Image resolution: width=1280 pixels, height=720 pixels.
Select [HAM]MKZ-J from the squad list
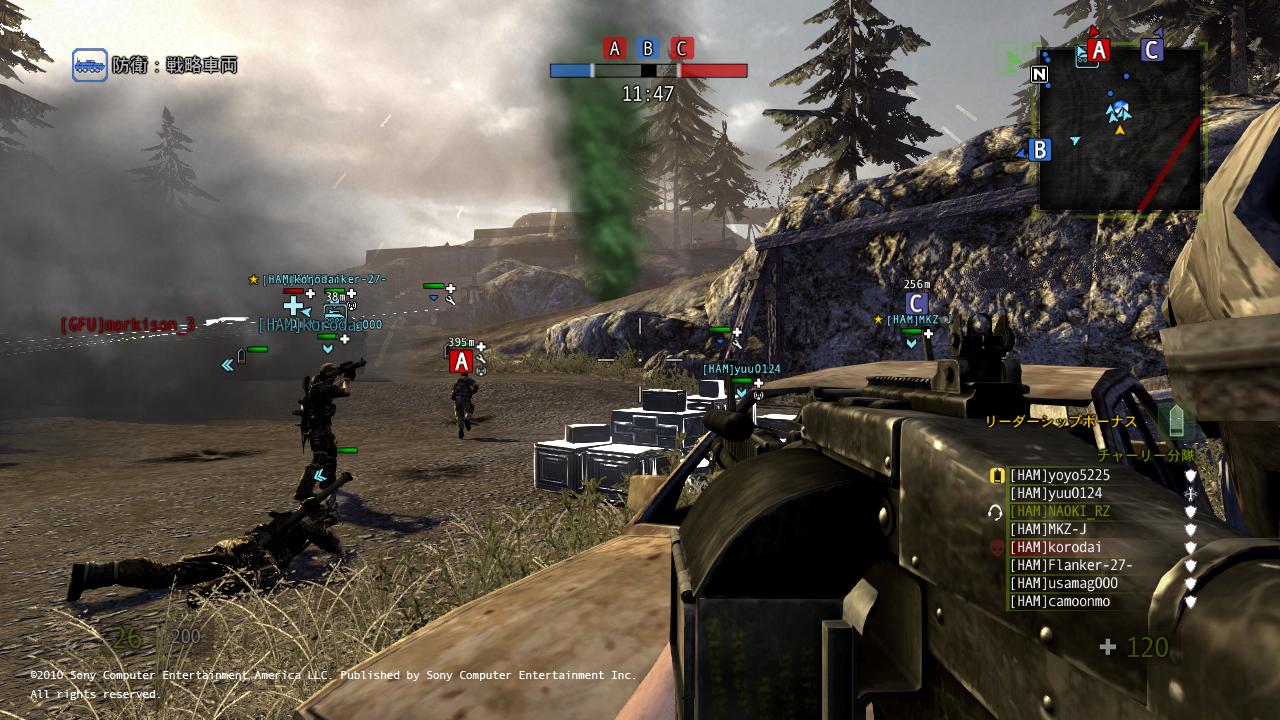click(x=1047, y=530)
